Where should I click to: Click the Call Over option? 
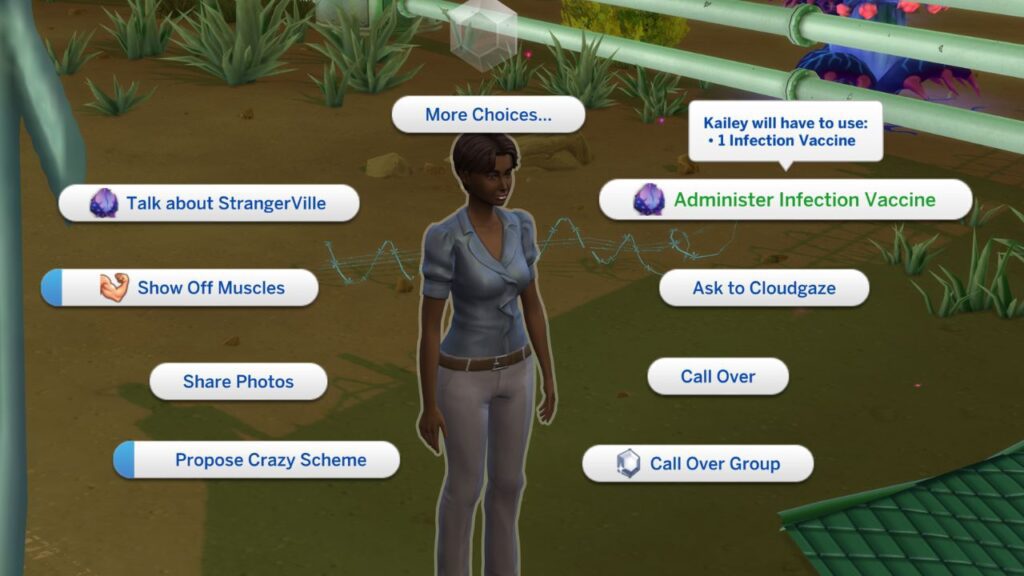coord(718,377)
